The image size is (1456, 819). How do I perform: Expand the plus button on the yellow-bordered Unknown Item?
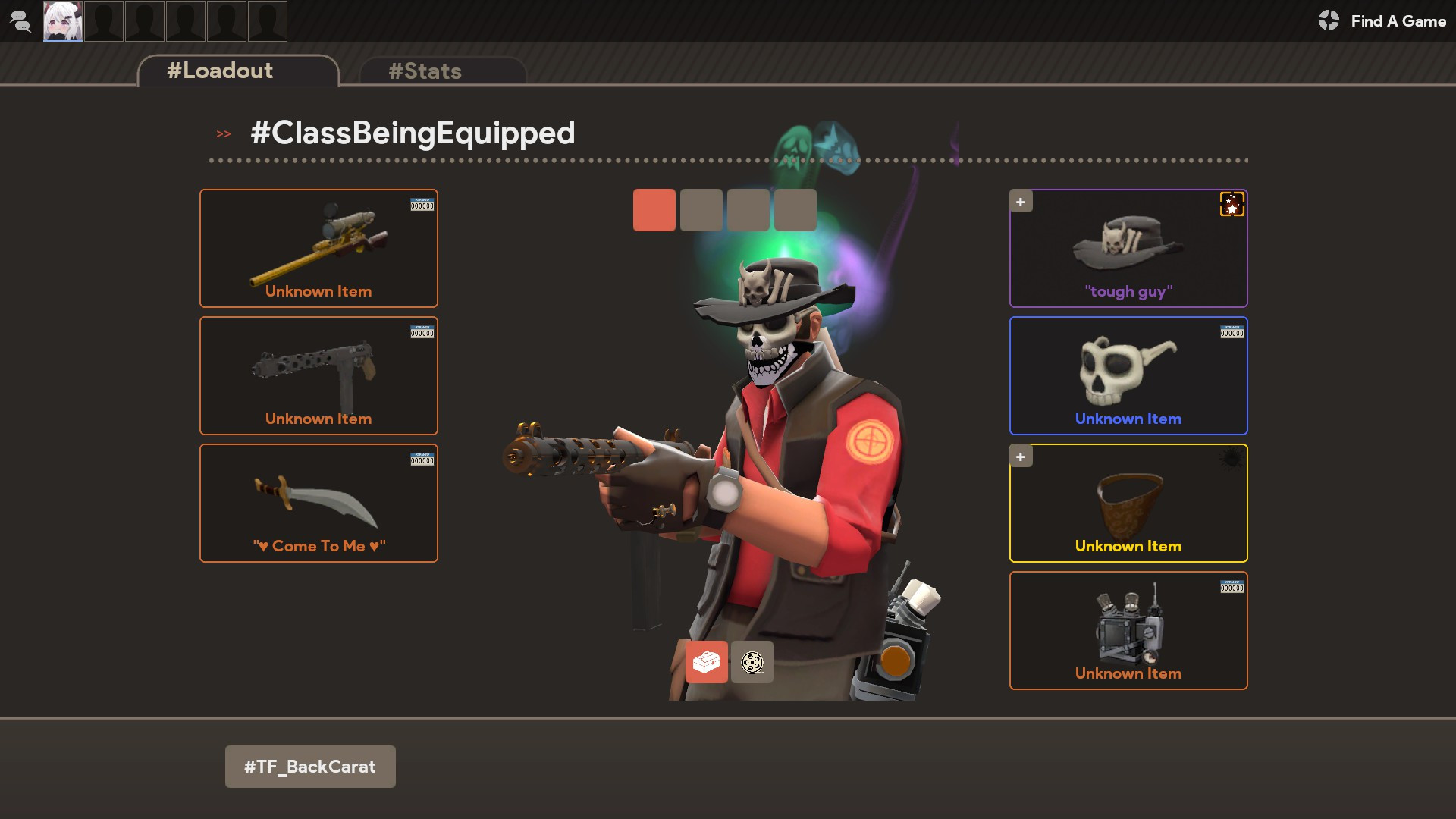point(1021,457)
